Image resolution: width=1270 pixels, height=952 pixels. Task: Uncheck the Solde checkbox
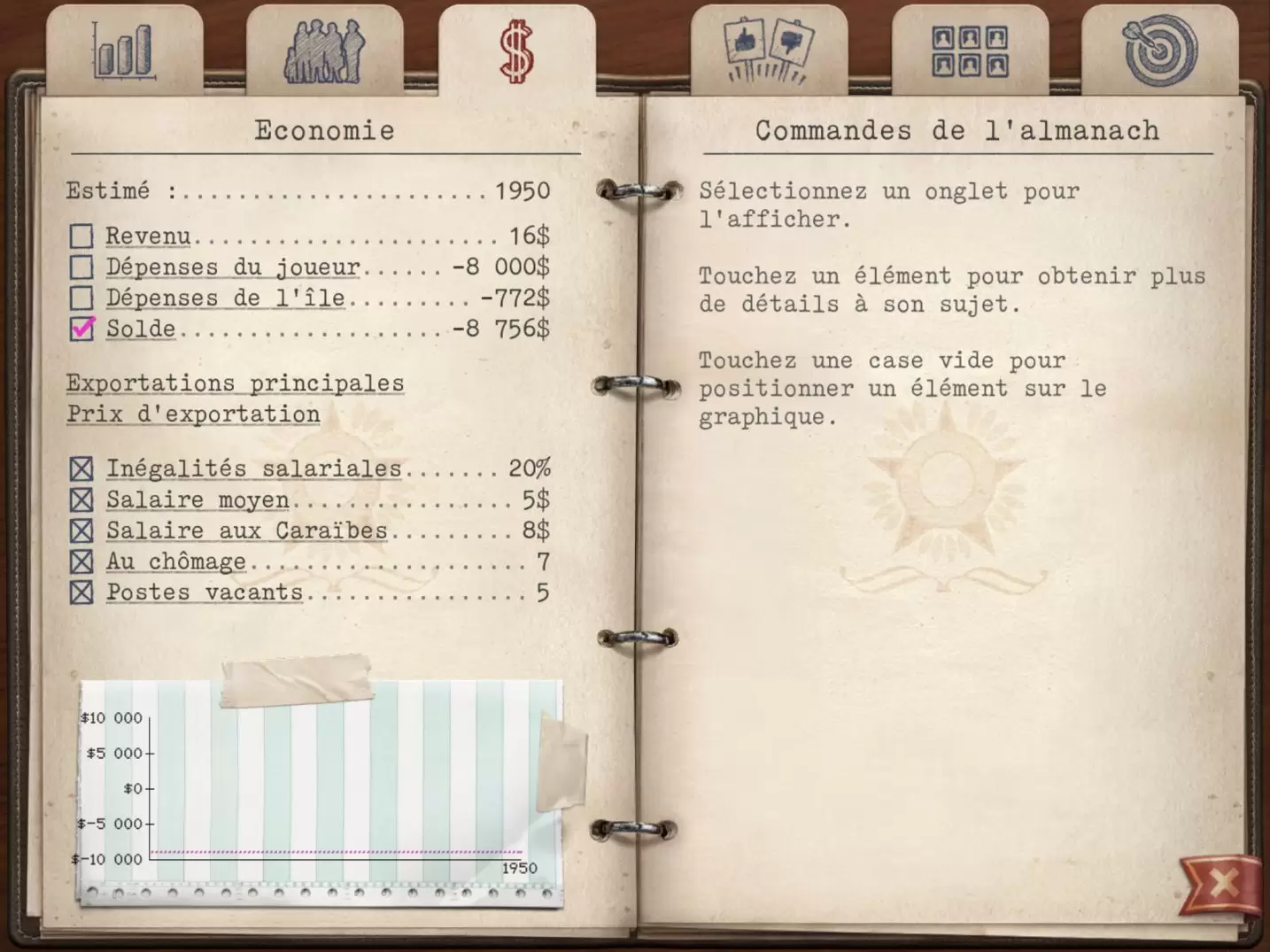point(81,329)
